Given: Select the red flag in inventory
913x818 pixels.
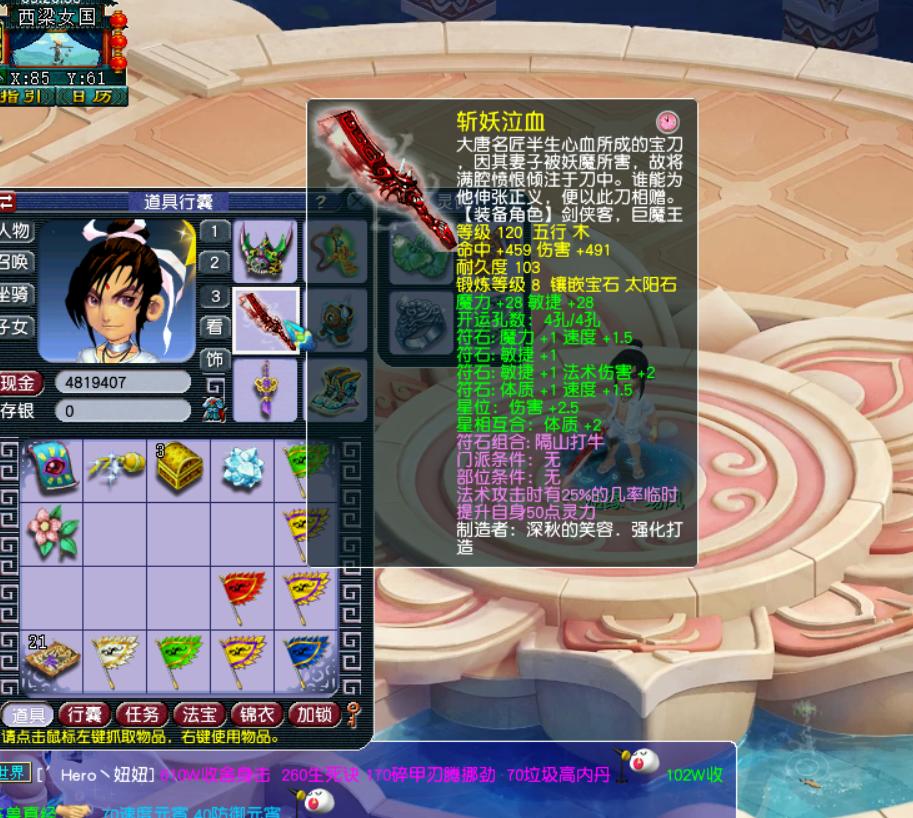Looking at the screenshot, I should click(242, 593).
